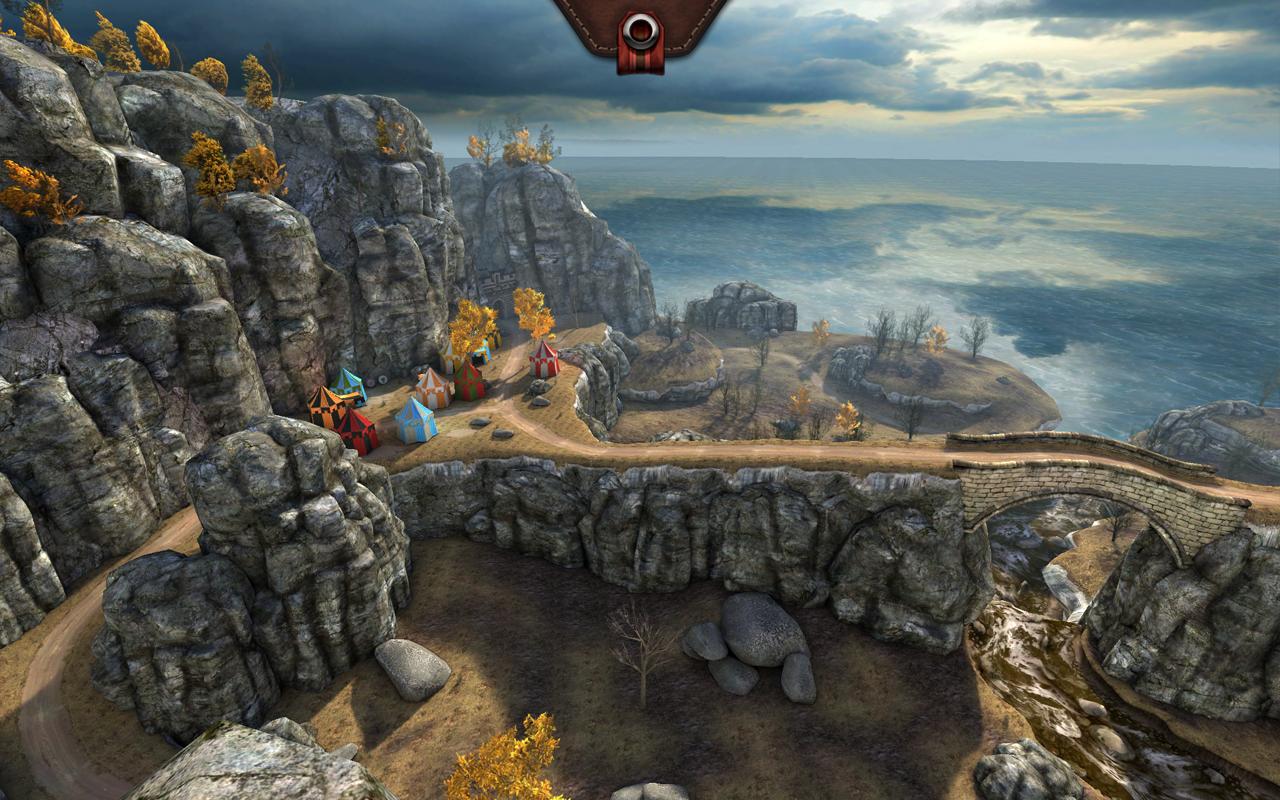Select the red strap below the leather flap
This screenshot has width=1280, height=800.
pyautogui.click(x=640, y=60)
